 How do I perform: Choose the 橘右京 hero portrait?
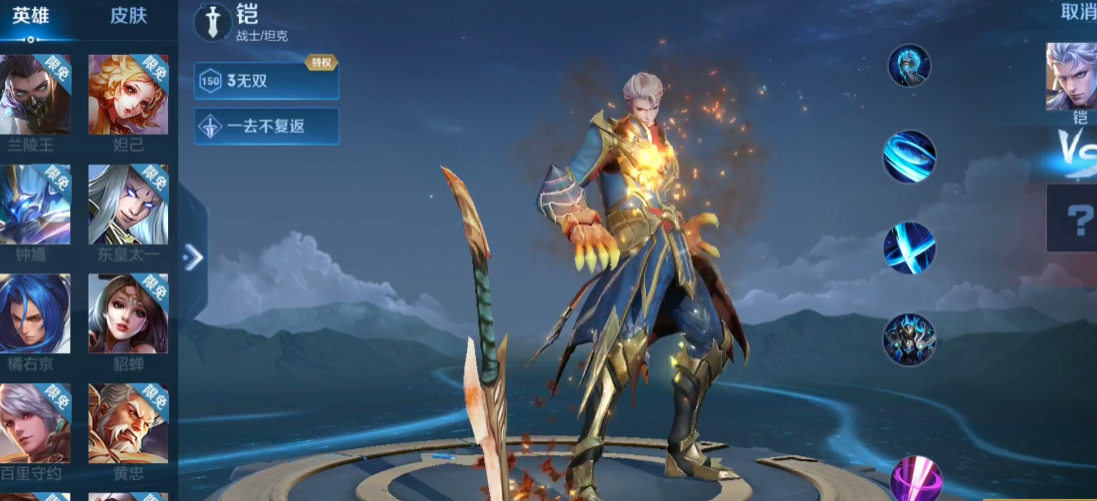click(x=35, y=314)
